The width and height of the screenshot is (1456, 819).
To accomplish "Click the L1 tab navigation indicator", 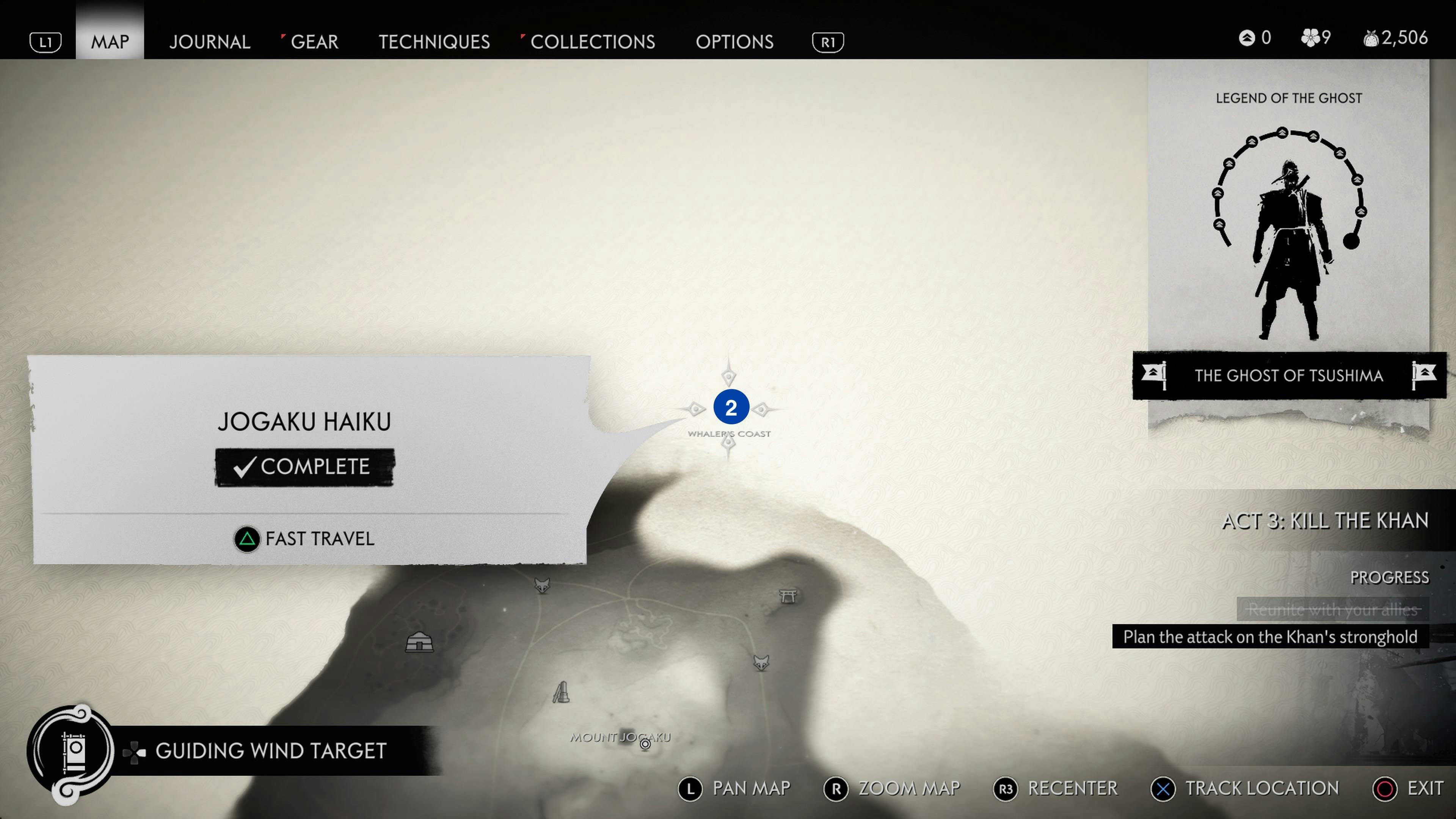I will pyautogui.click(x=45, y=41).
